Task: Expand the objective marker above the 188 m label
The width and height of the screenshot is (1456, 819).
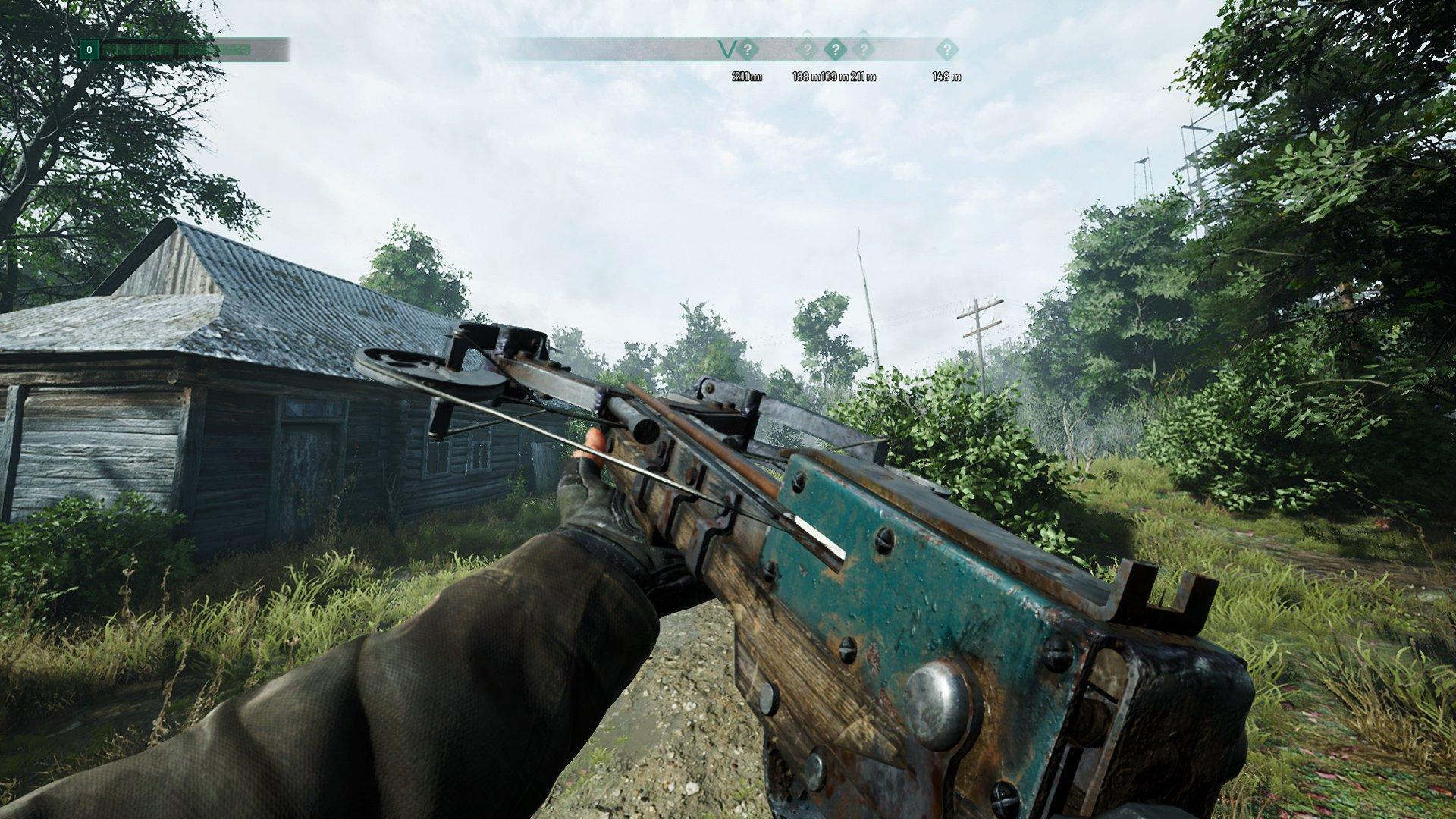Action: pos(808,49)
